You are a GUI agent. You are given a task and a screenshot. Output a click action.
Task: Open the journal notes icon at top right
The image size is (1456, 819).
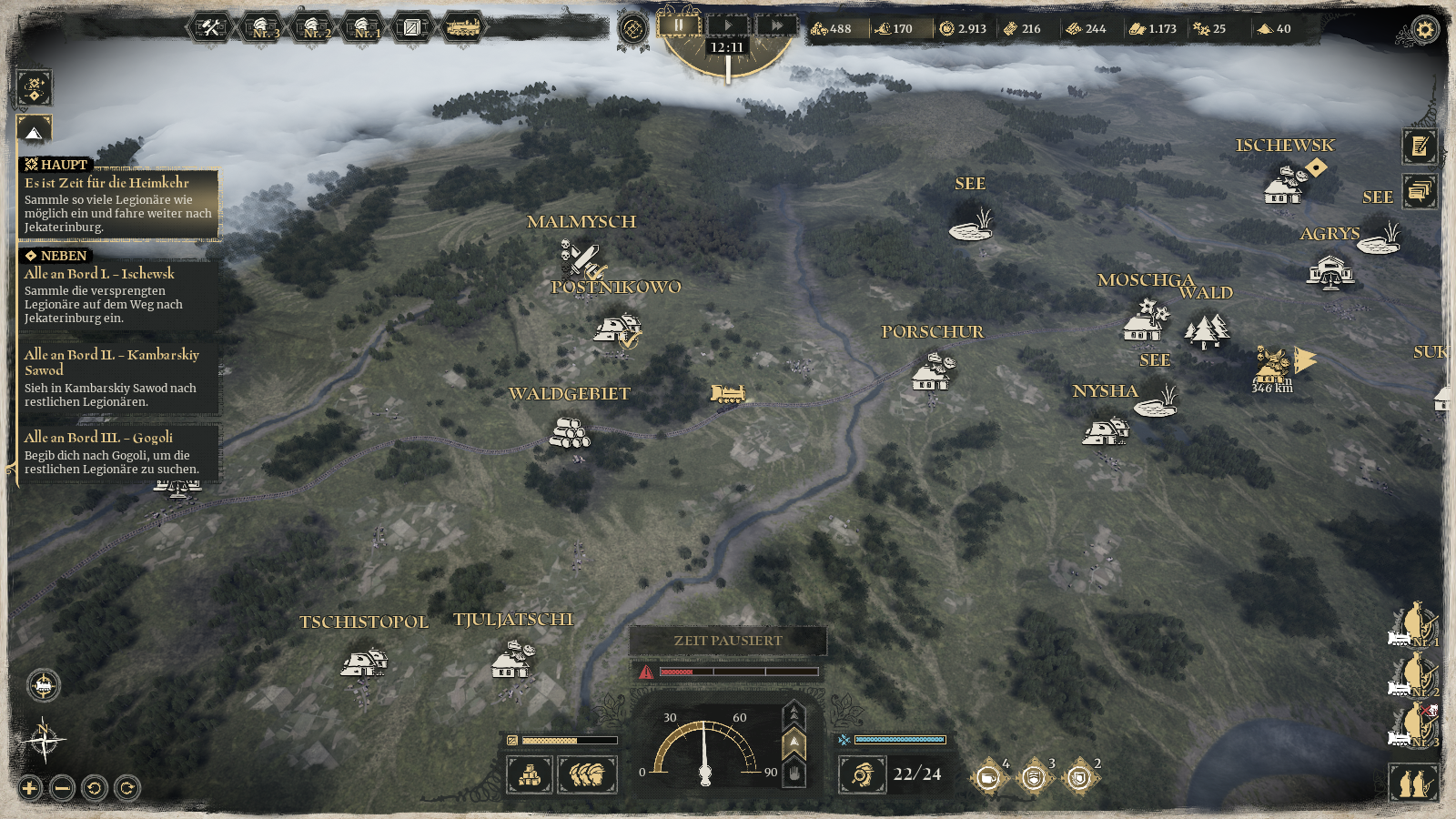click(x=1420, y=146)
